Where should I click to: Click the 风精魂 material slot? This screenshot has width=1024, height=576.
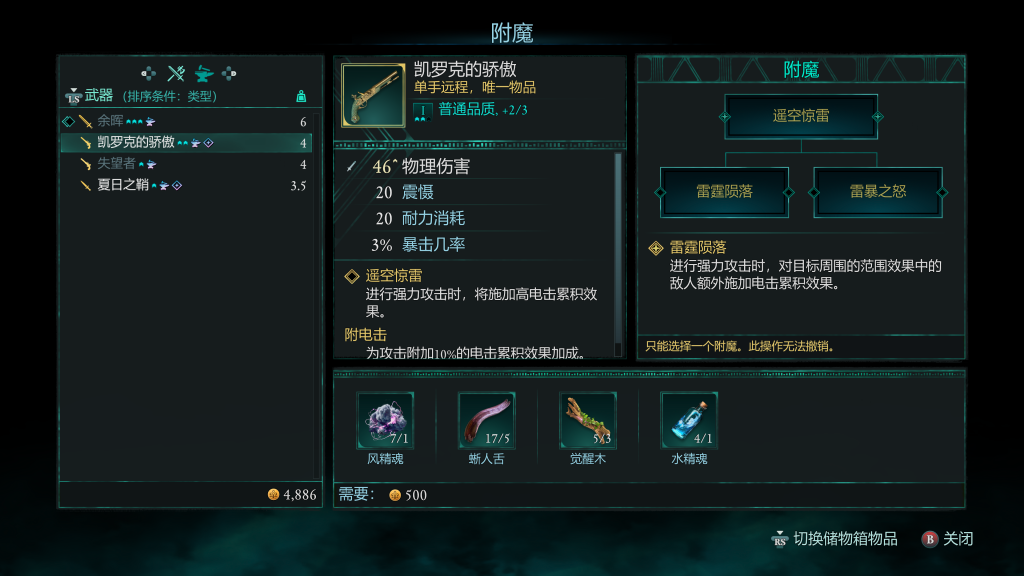click(x=385, y=420)
